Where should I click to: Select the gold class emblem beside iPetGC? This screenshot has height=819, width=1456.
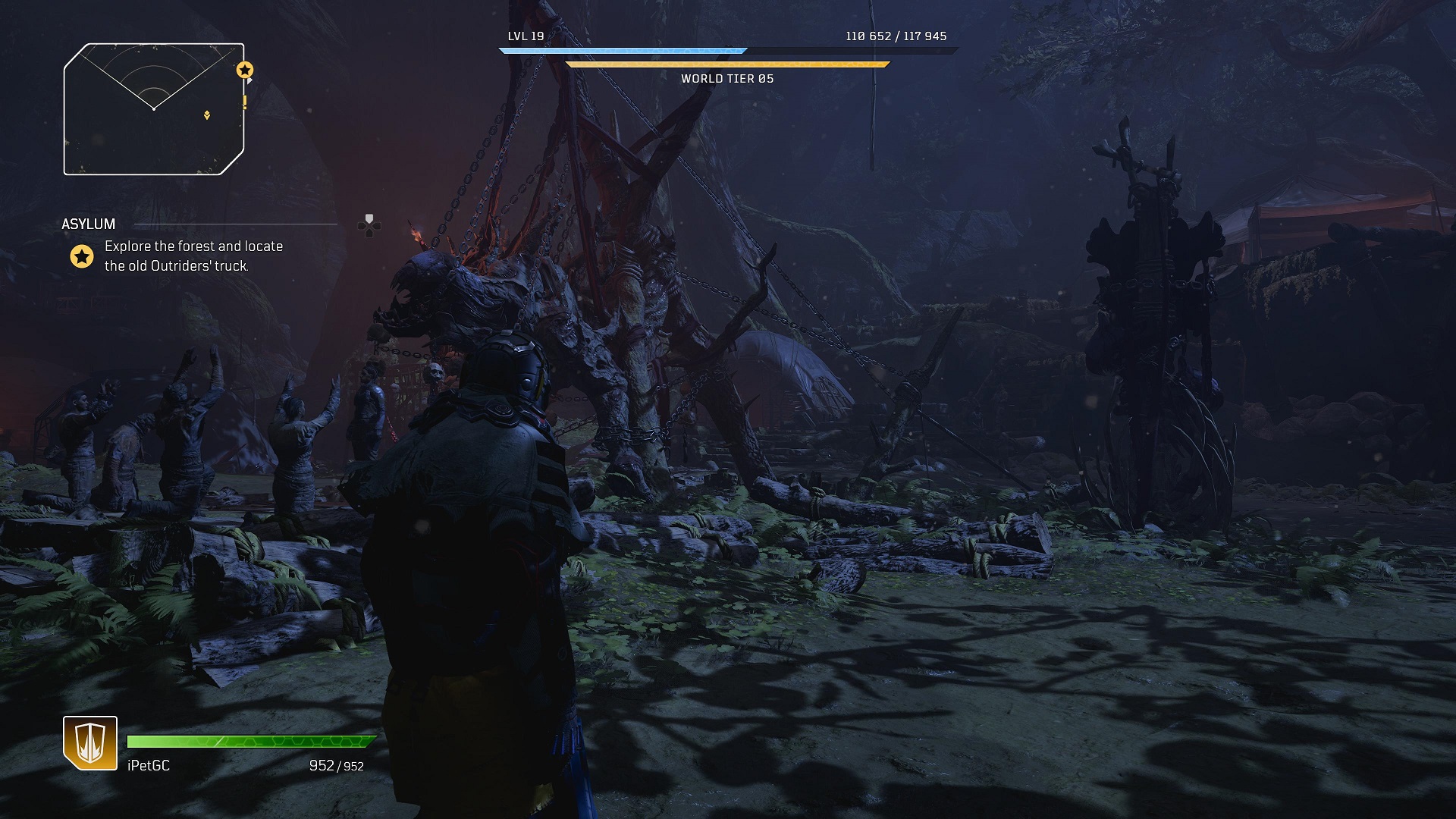pyautogui.click(x=90, y=742)
